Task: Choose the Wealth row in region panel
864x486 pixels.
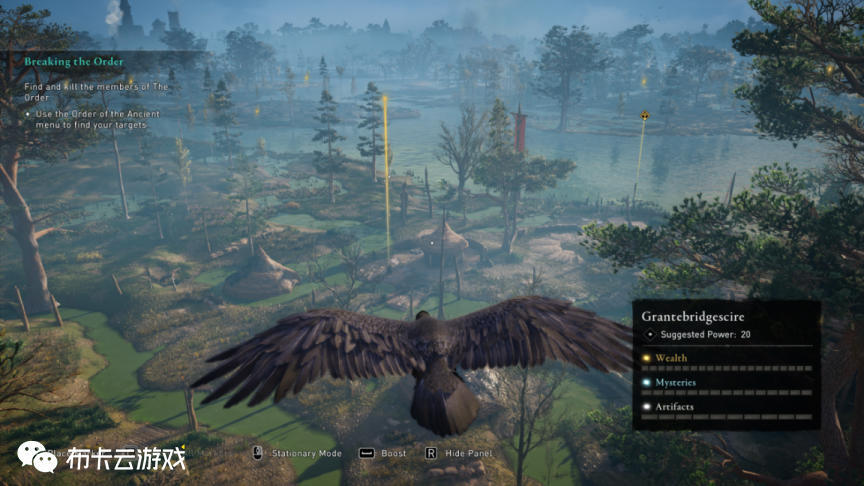Action: pos(671,357)
